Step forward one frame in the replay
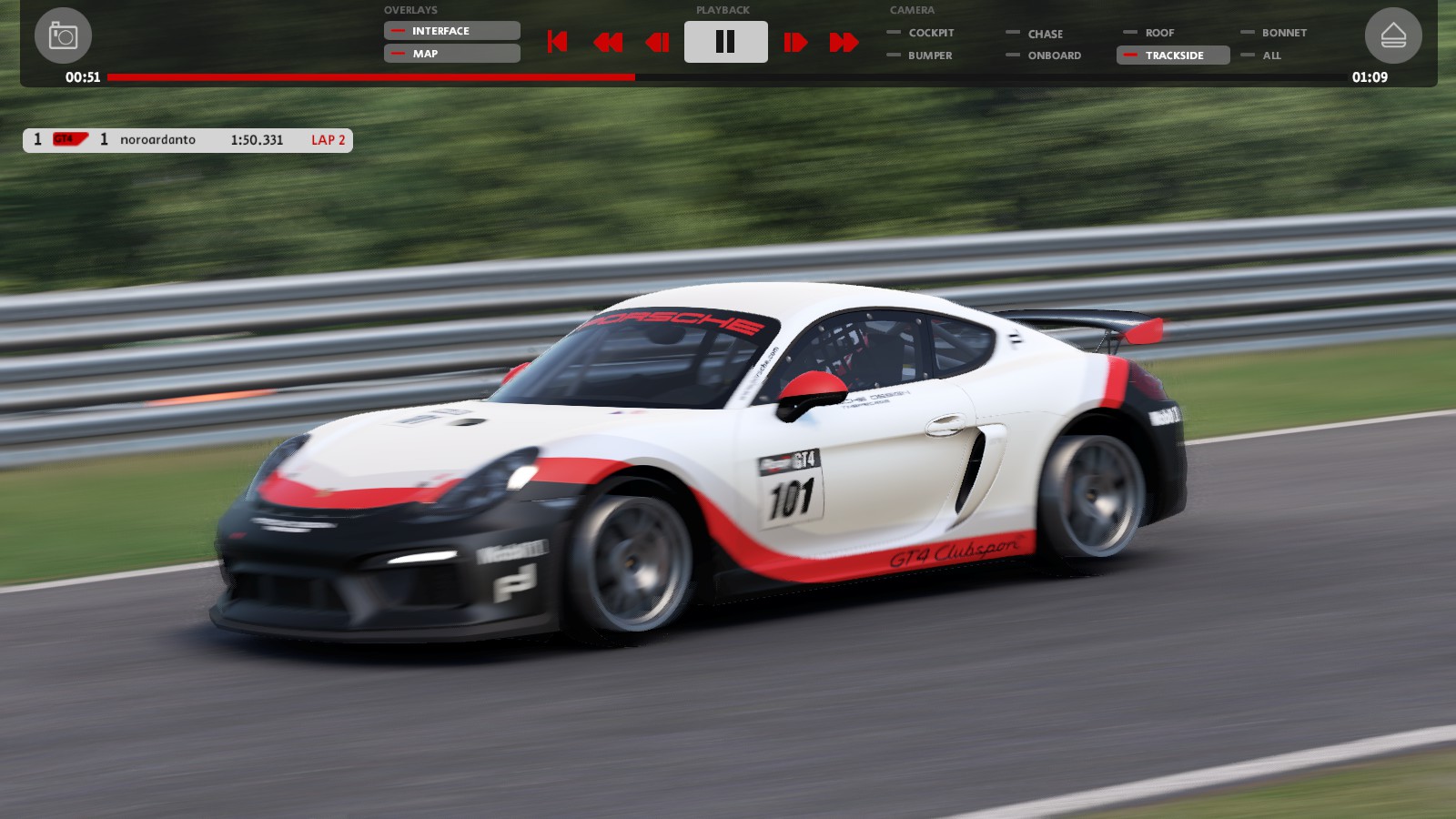Image resolution: width=1456 pixels, height=819 pixels. point(795,42)
